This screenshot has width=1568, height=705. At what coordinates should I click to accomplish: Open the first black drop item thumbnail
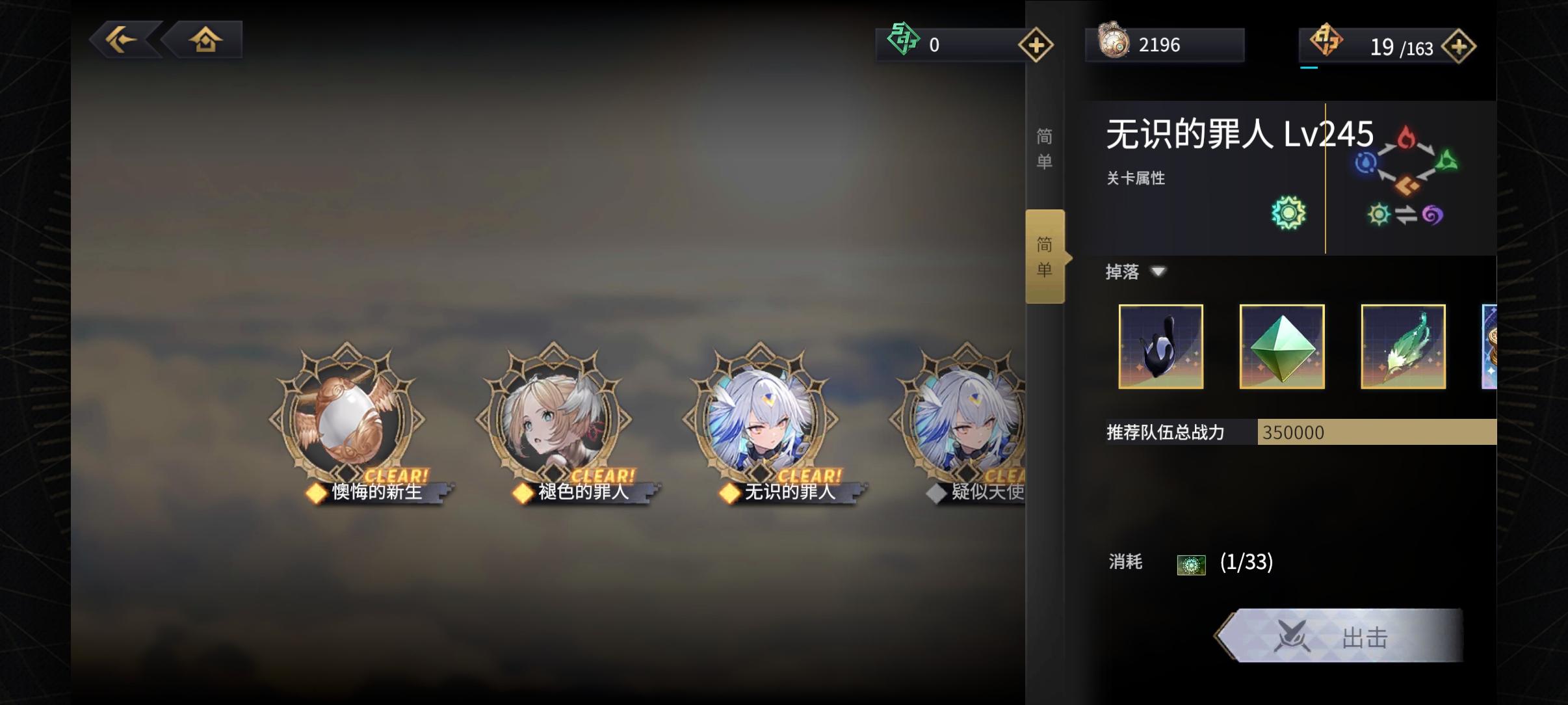tap(1161, 346)
